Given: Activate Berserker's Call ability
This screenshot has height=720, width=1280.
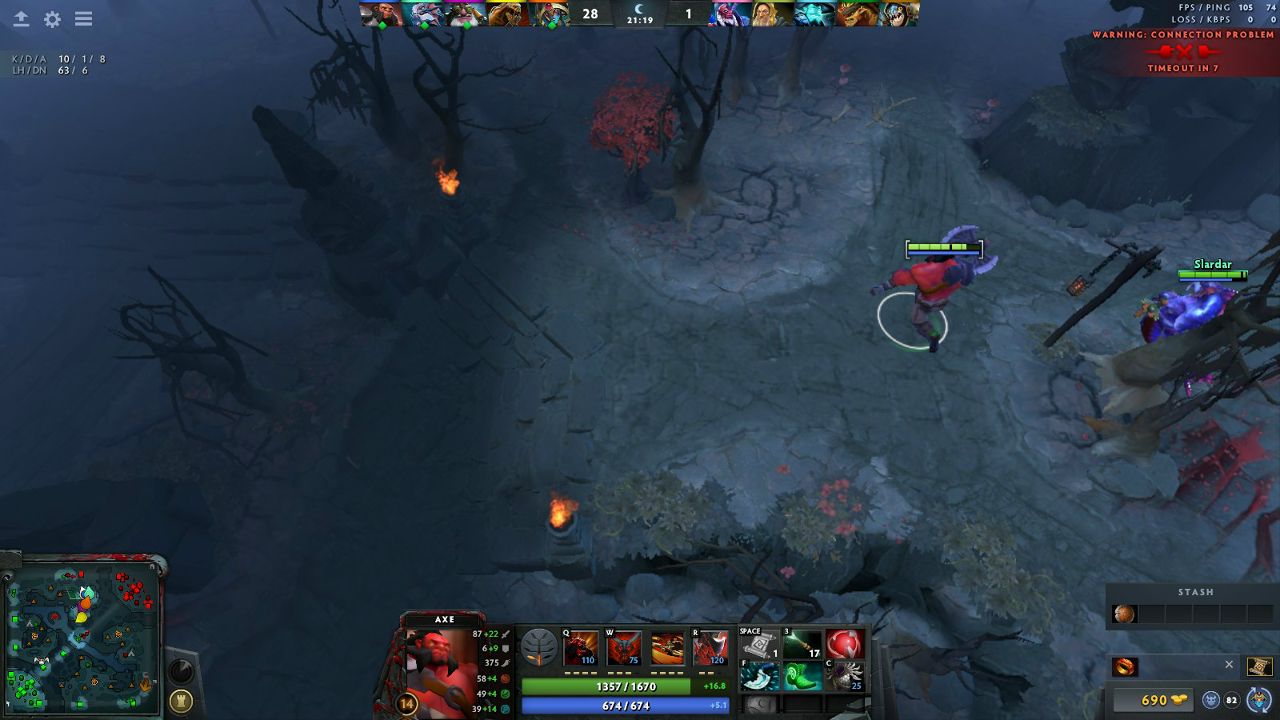Looking at the screenshot, I should coord(580,648).
